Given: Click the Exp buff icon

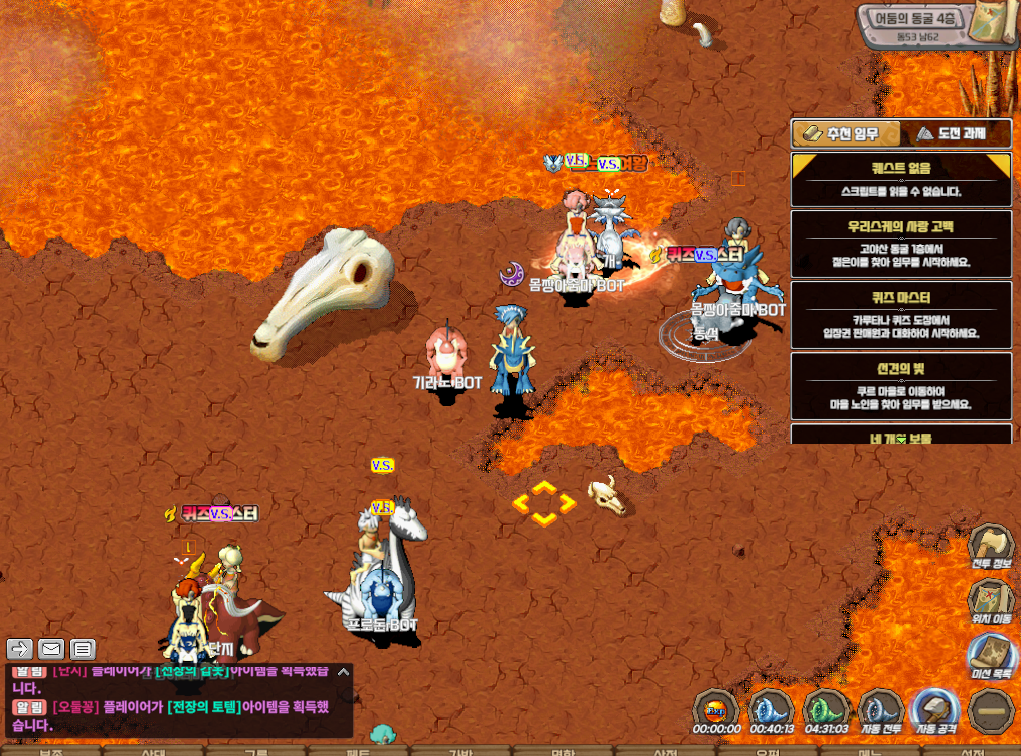Looking at the screenshot, I should coord(716,709).
